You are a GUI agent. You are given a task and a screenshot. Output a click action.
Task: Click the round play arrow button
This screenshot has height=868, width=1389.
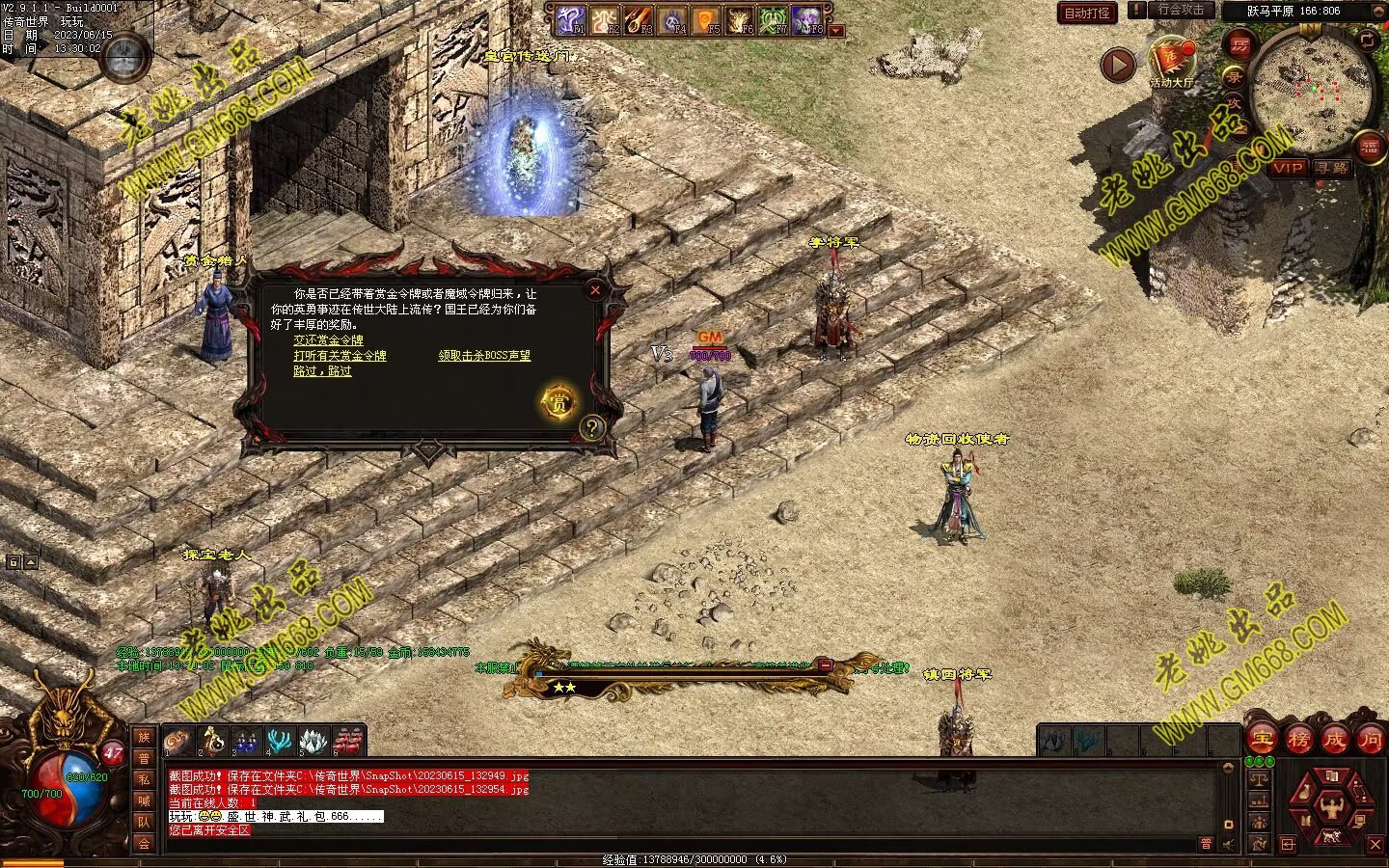click(x=1118, y=66)
